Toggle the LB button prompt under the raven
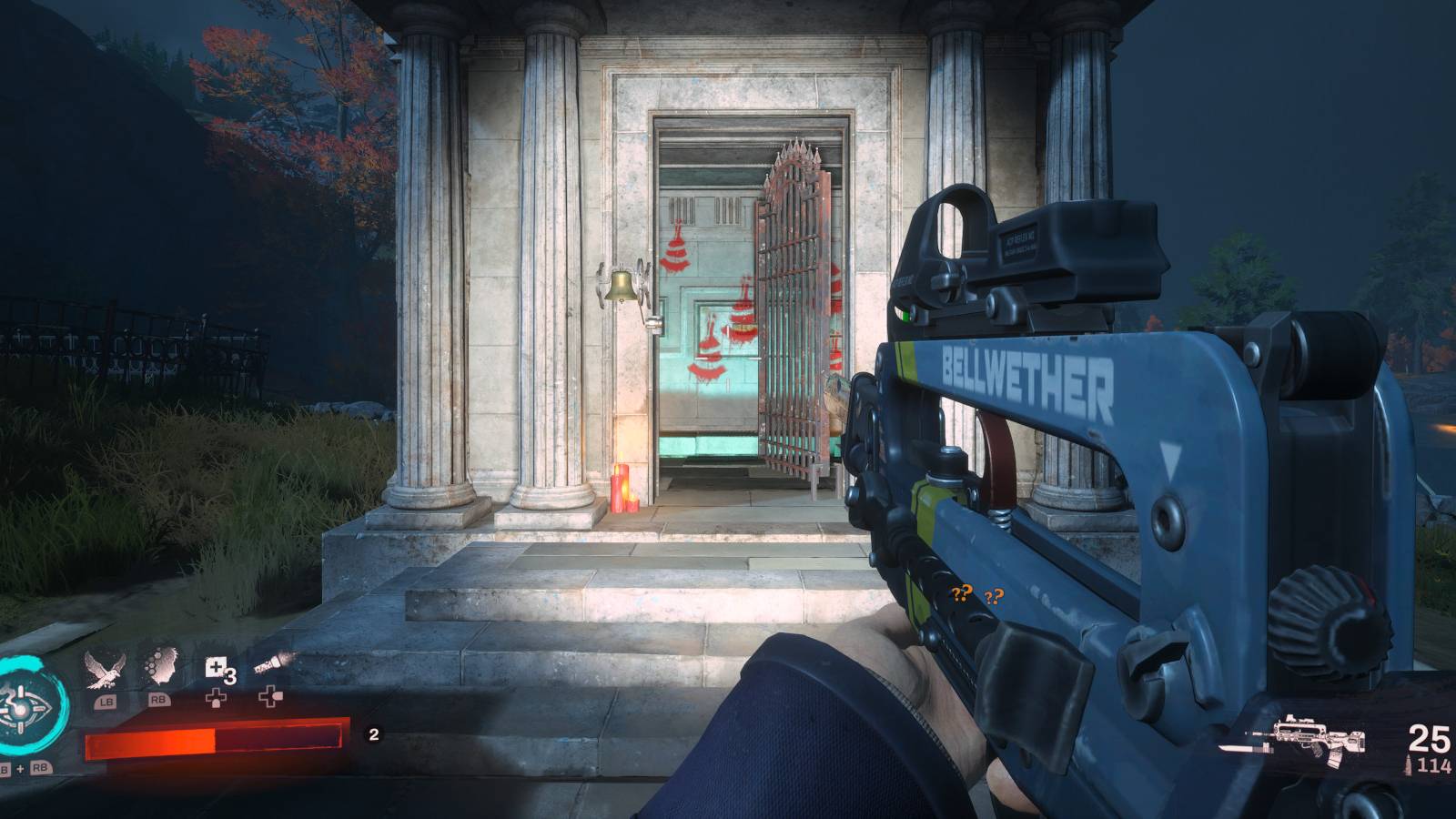 coord(107,700)
